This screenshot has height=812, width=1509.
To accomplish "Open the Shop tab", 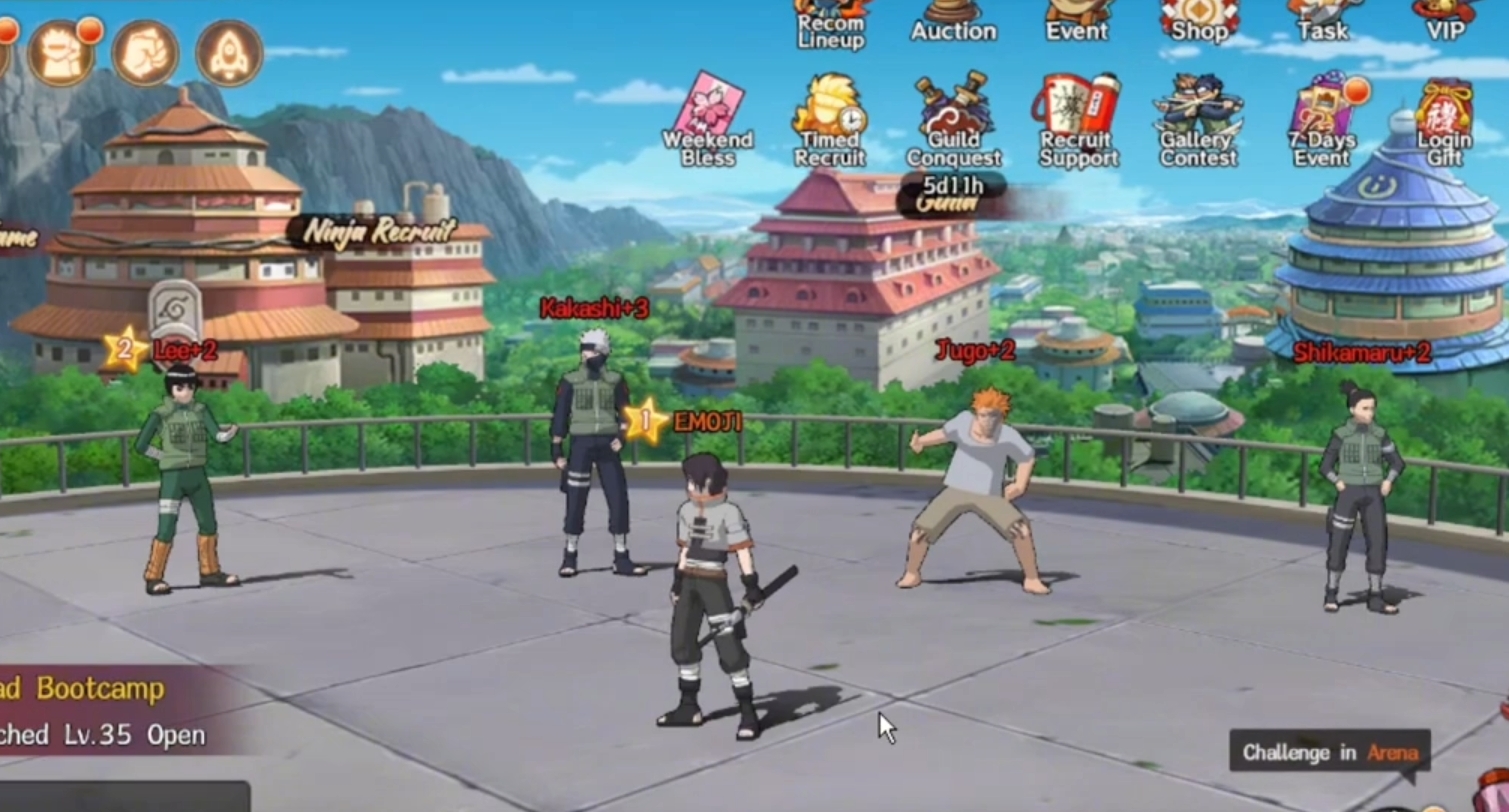I will click(x=1197, y=18).
